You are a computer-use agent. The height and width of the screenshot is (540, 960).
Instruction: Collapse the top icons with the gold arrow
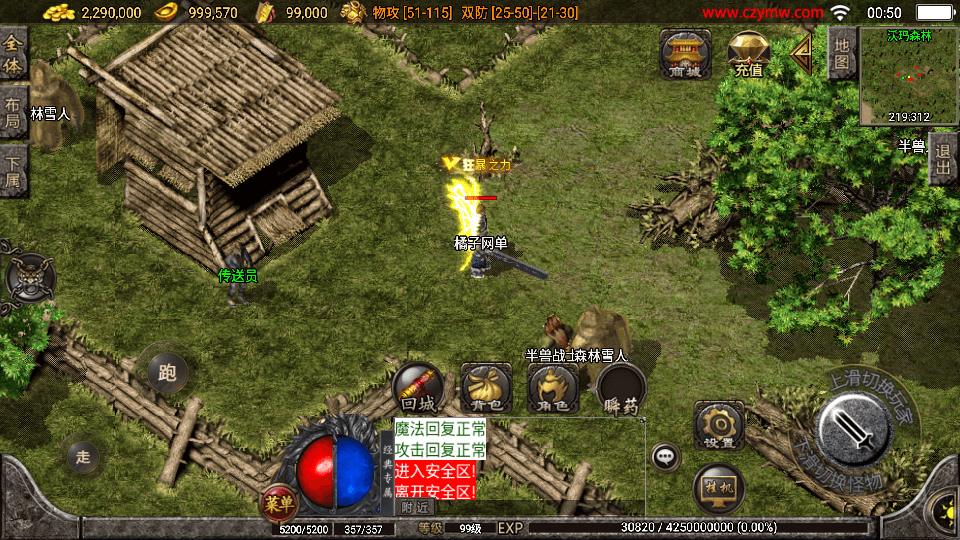803,53
